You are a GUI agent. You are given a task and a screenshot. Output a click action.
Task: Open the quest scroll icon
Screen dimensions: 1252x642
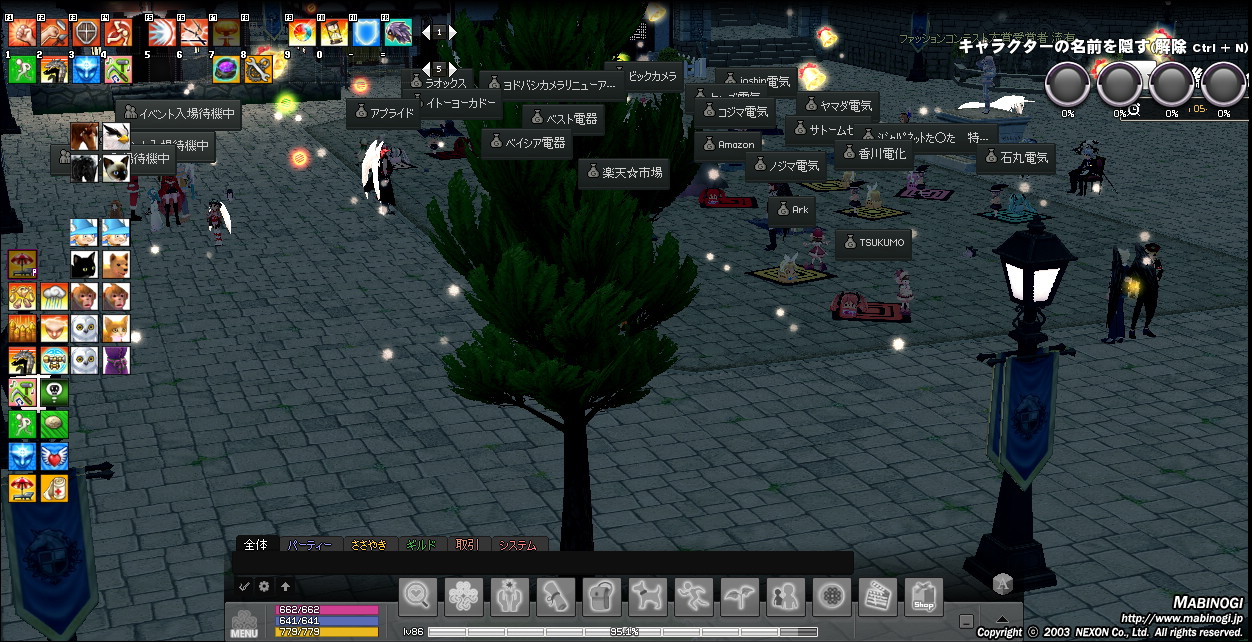pos(556,598)
